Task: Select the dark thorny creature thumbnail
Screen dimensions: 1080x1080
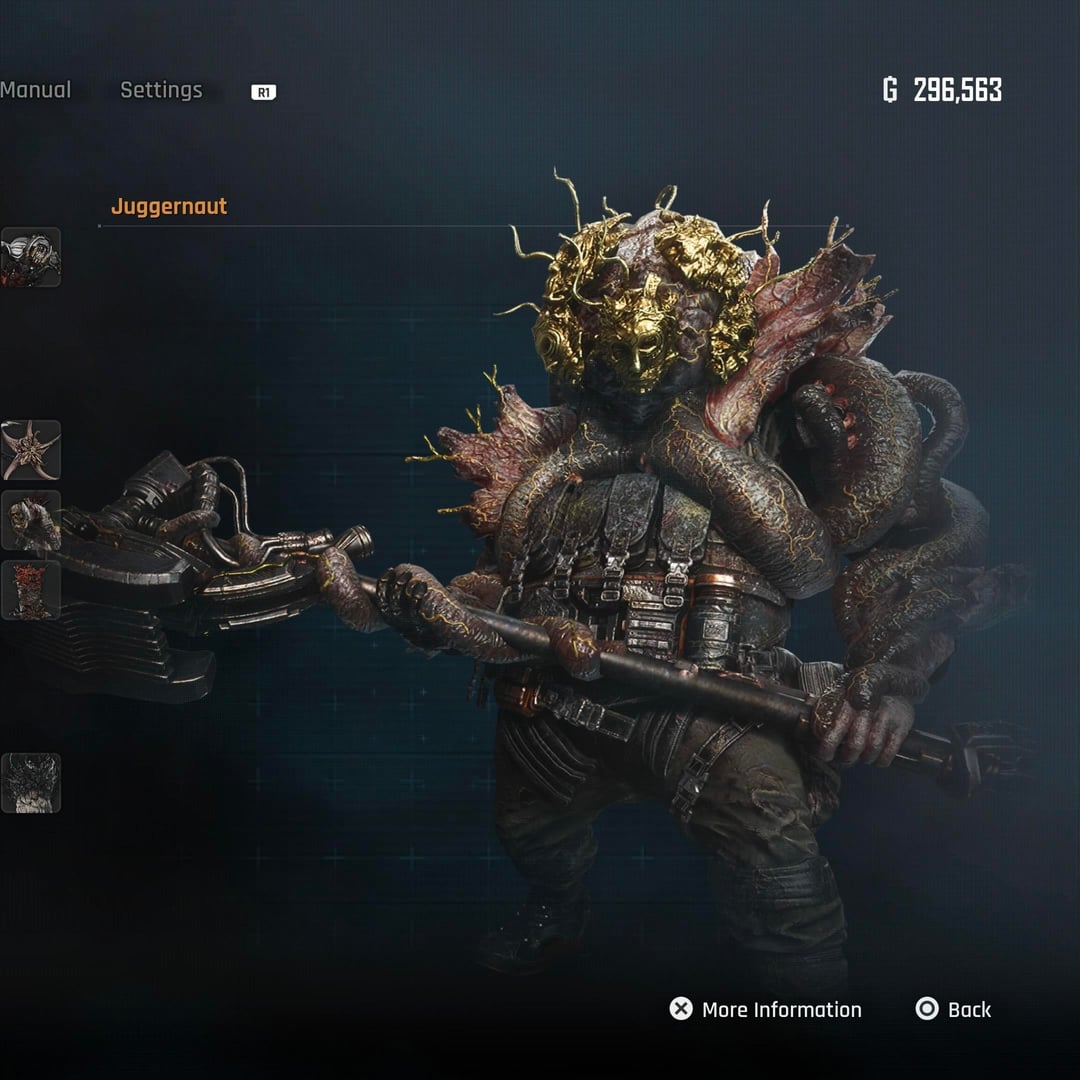Action: coord(31,783)
